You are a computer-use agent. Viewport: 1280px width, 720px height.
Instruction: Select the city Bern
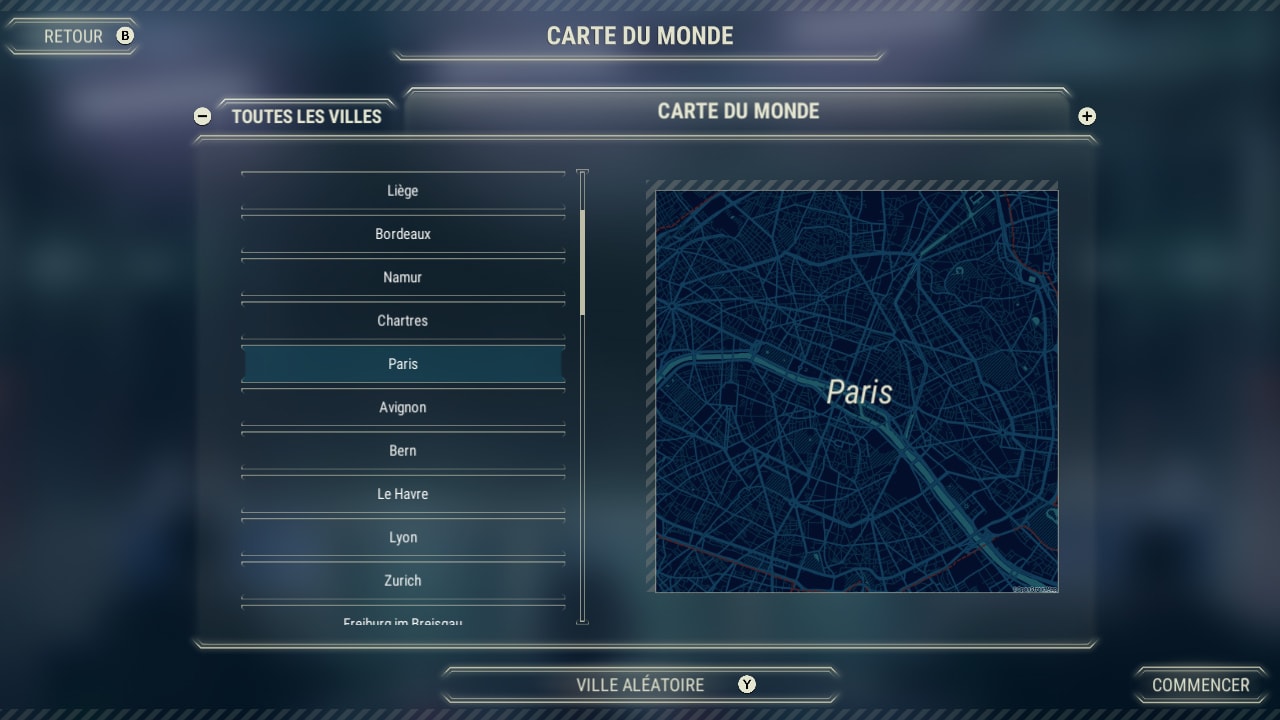coord(402,450)
